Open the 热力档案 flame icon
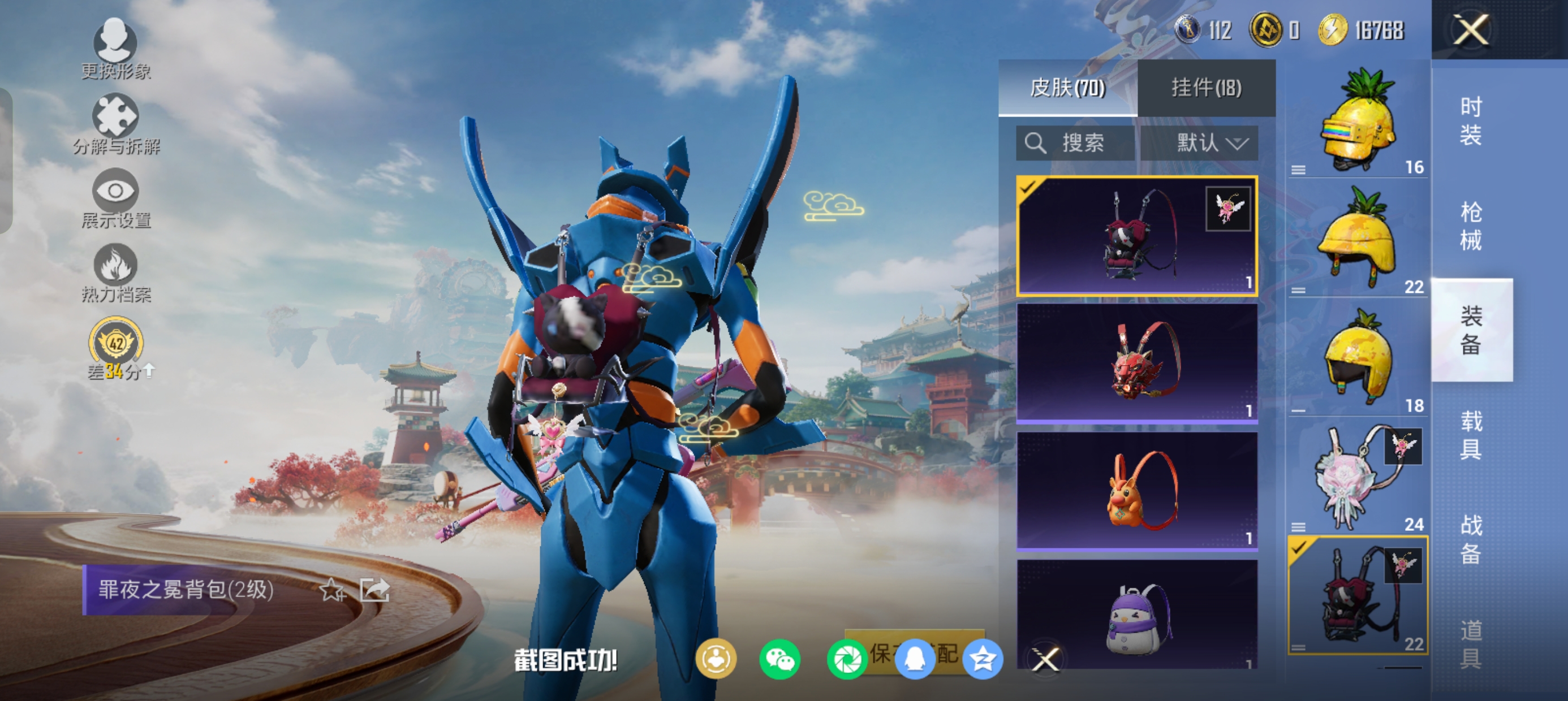Image resolution: width=1568 pixels, height=701 pixels. [x=115, y=272]
